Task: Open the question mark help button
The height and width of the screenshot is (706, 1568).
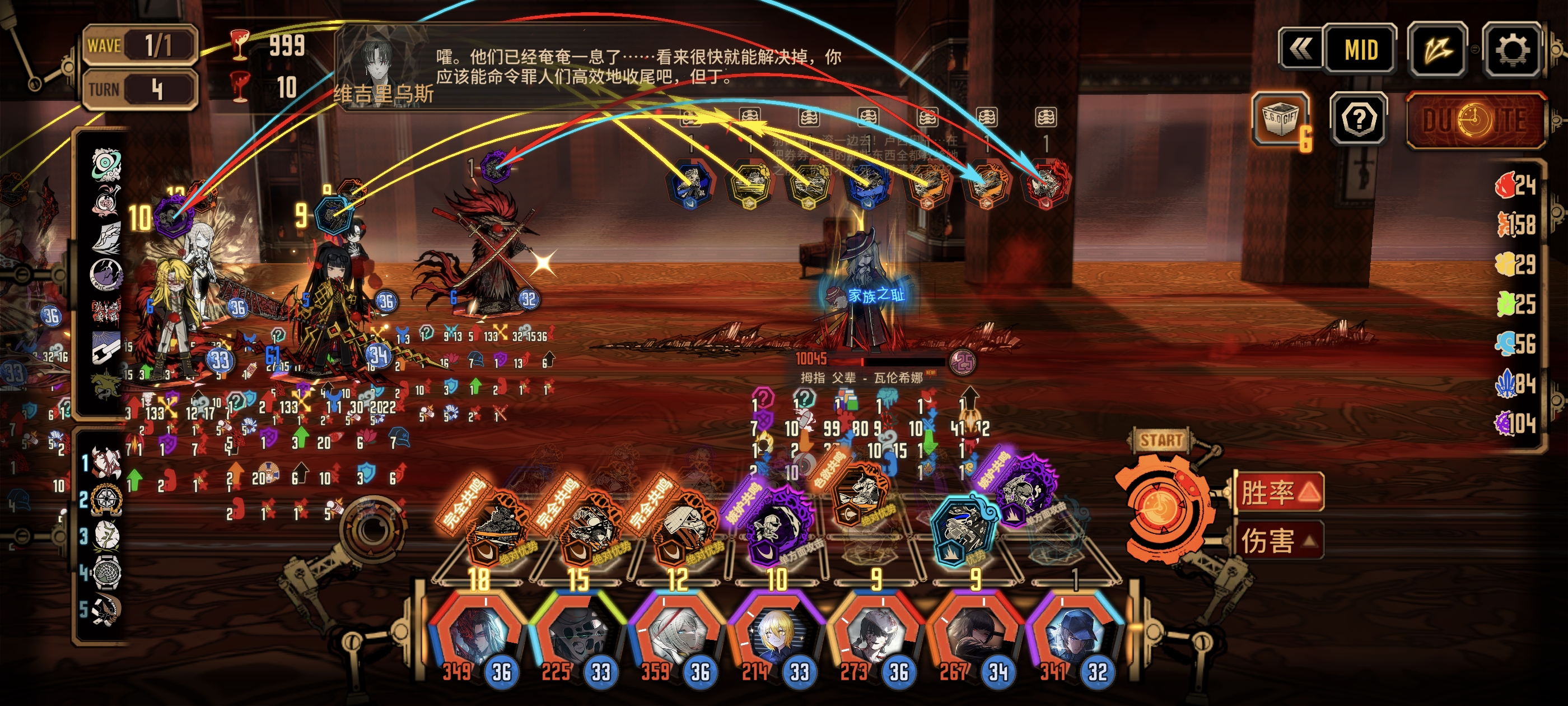Action: click(x=1358, y=119)
